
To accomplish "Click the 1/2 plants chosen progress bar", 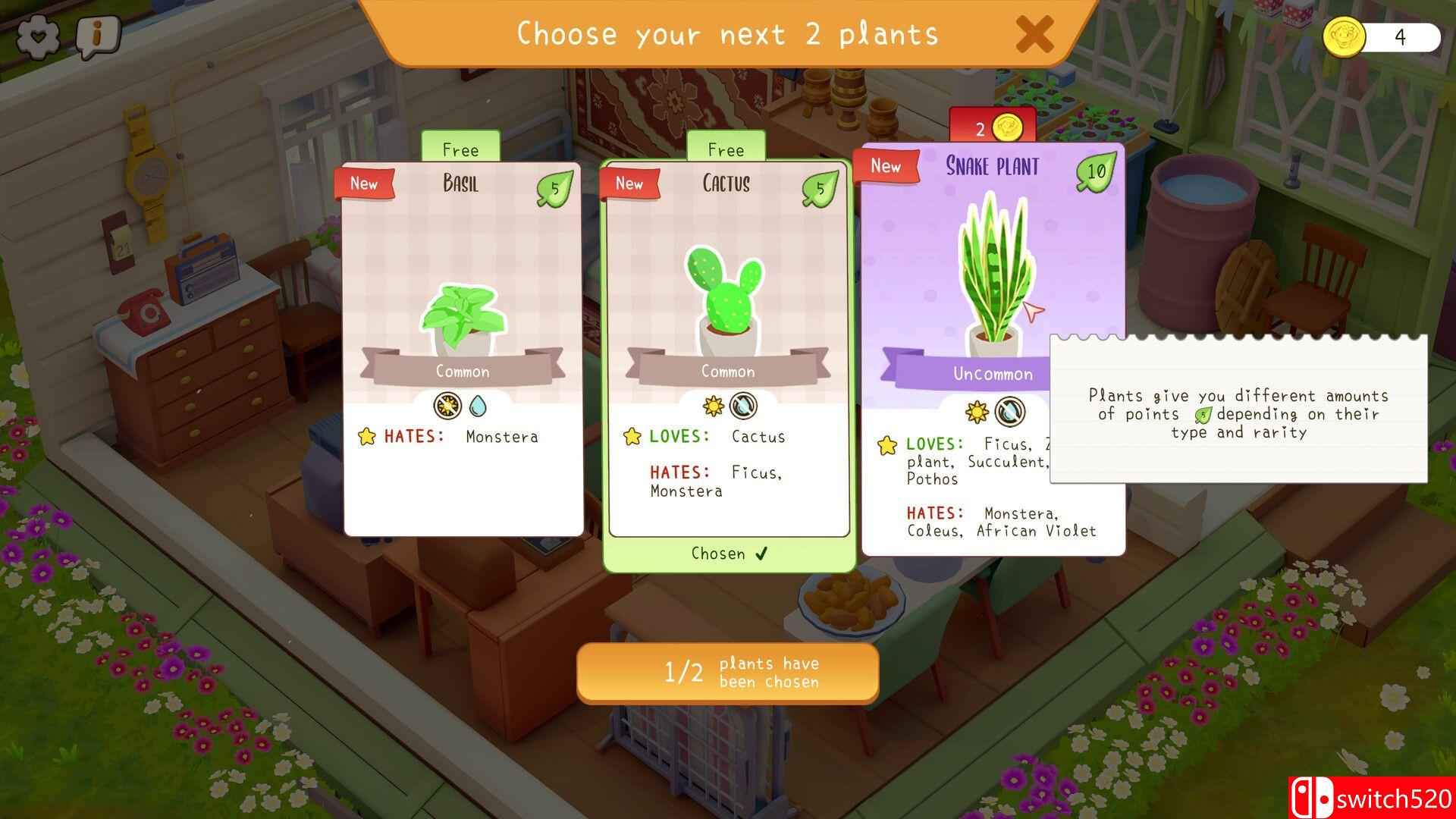I will click(727, 673).
